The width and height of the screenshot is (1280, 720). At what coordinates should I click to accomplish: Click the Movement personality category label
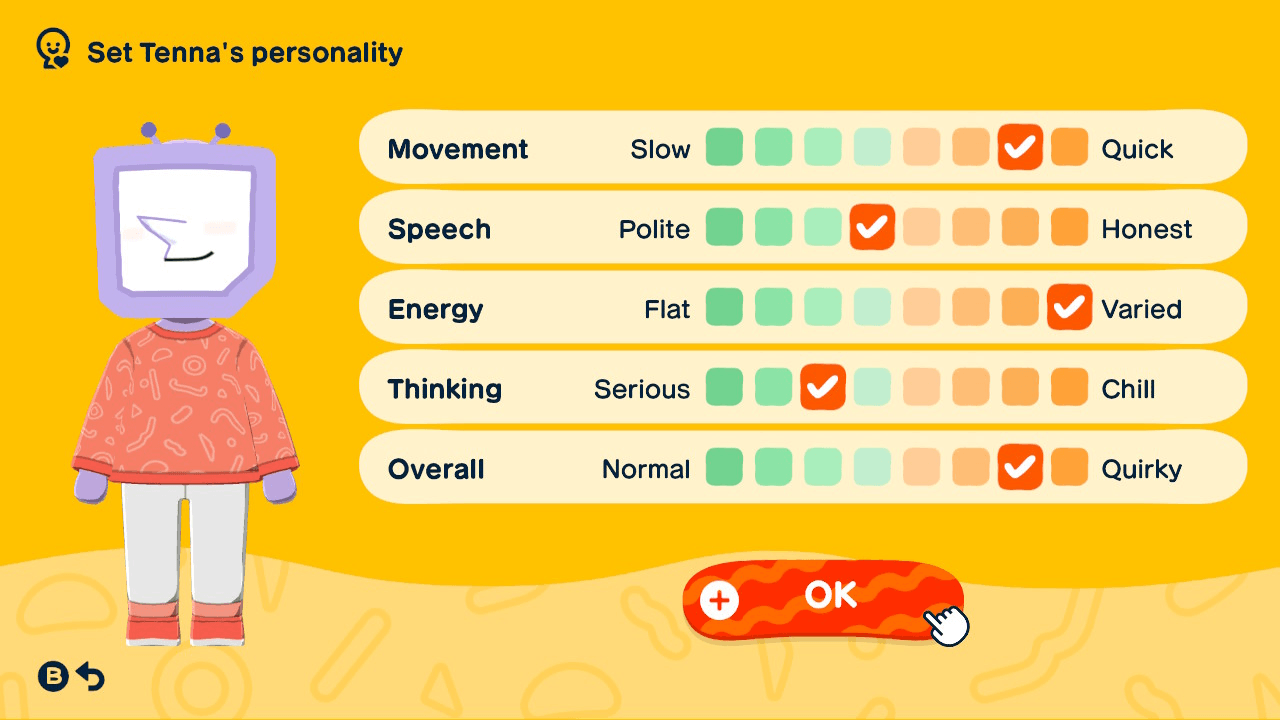pos(458,148)
